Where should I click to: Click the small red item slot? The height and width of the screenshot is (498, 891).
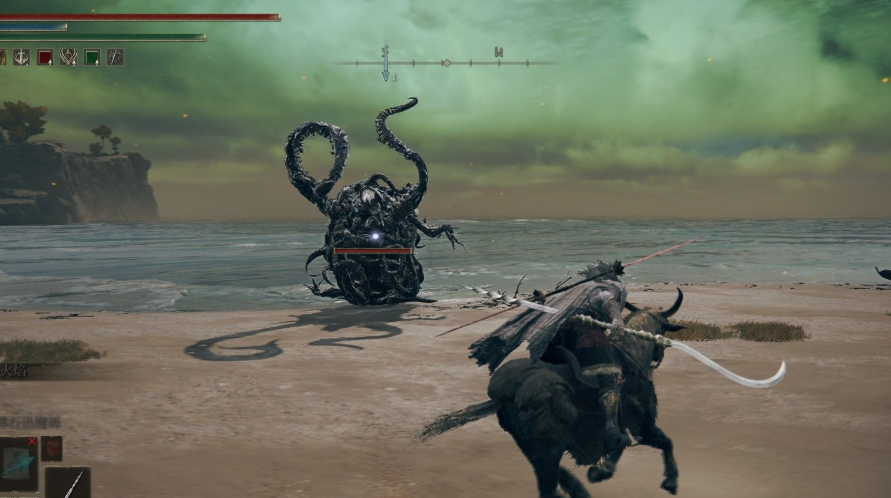52,448
